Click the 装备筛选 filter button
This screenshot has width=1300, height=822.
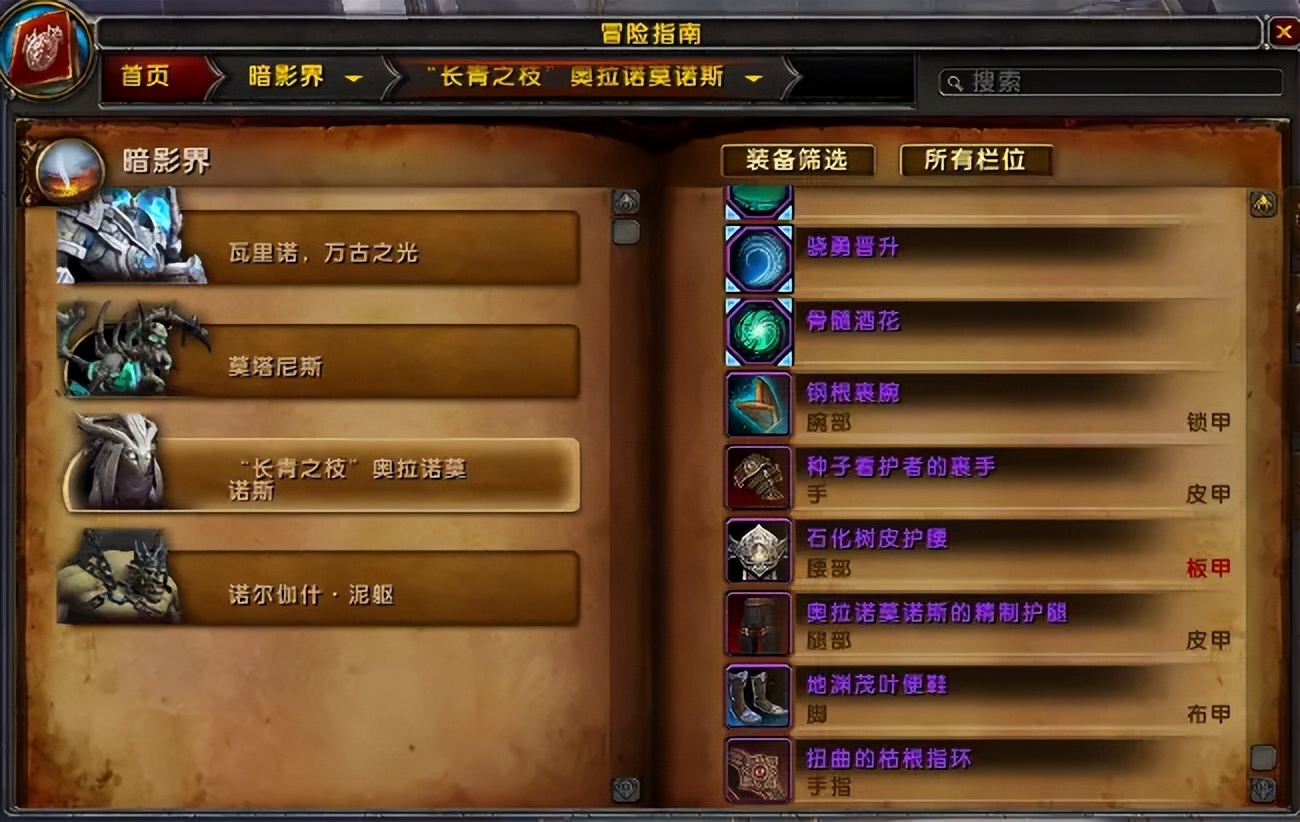pyautogui.click(x=798, y=160)
